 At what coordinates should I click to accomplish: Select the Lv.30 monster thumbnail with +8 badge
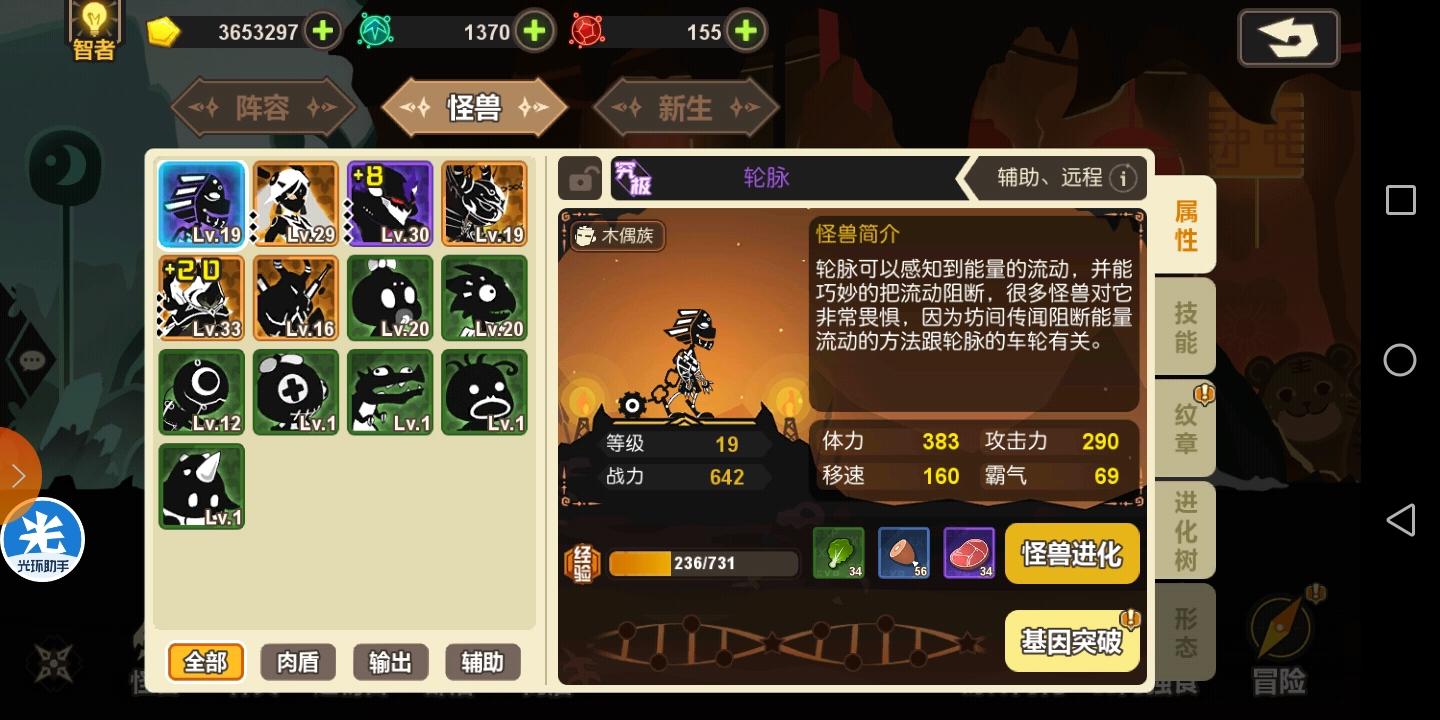pyautogui.click(x=390, y=203)
